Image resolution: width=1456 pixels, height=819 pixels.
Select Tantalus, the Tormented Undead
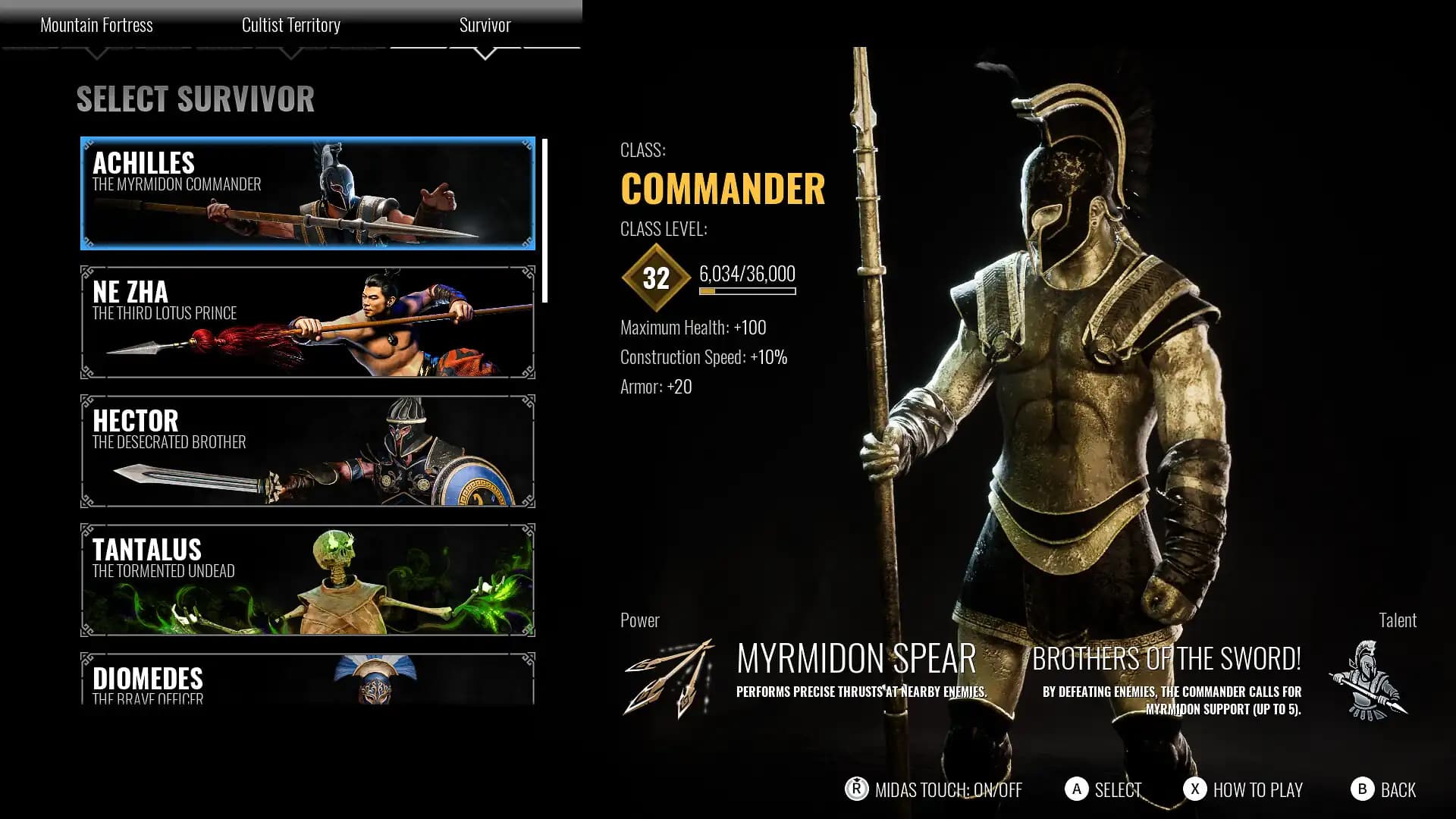pos(306,579)
